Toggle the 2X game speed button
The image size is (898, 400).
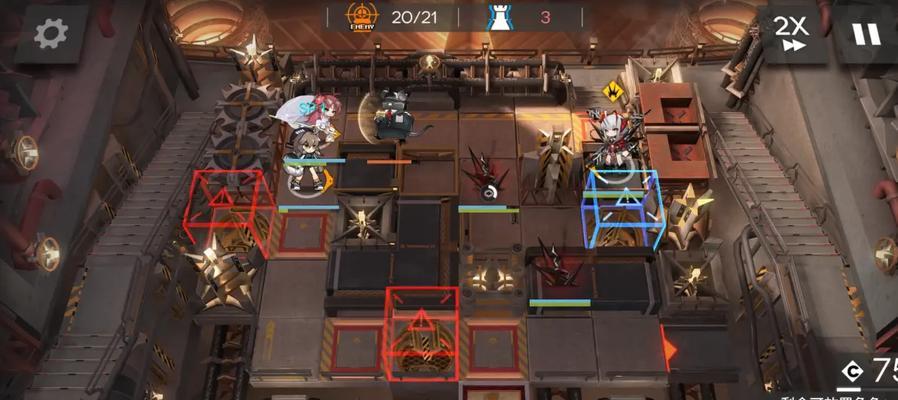click(792, 33)
